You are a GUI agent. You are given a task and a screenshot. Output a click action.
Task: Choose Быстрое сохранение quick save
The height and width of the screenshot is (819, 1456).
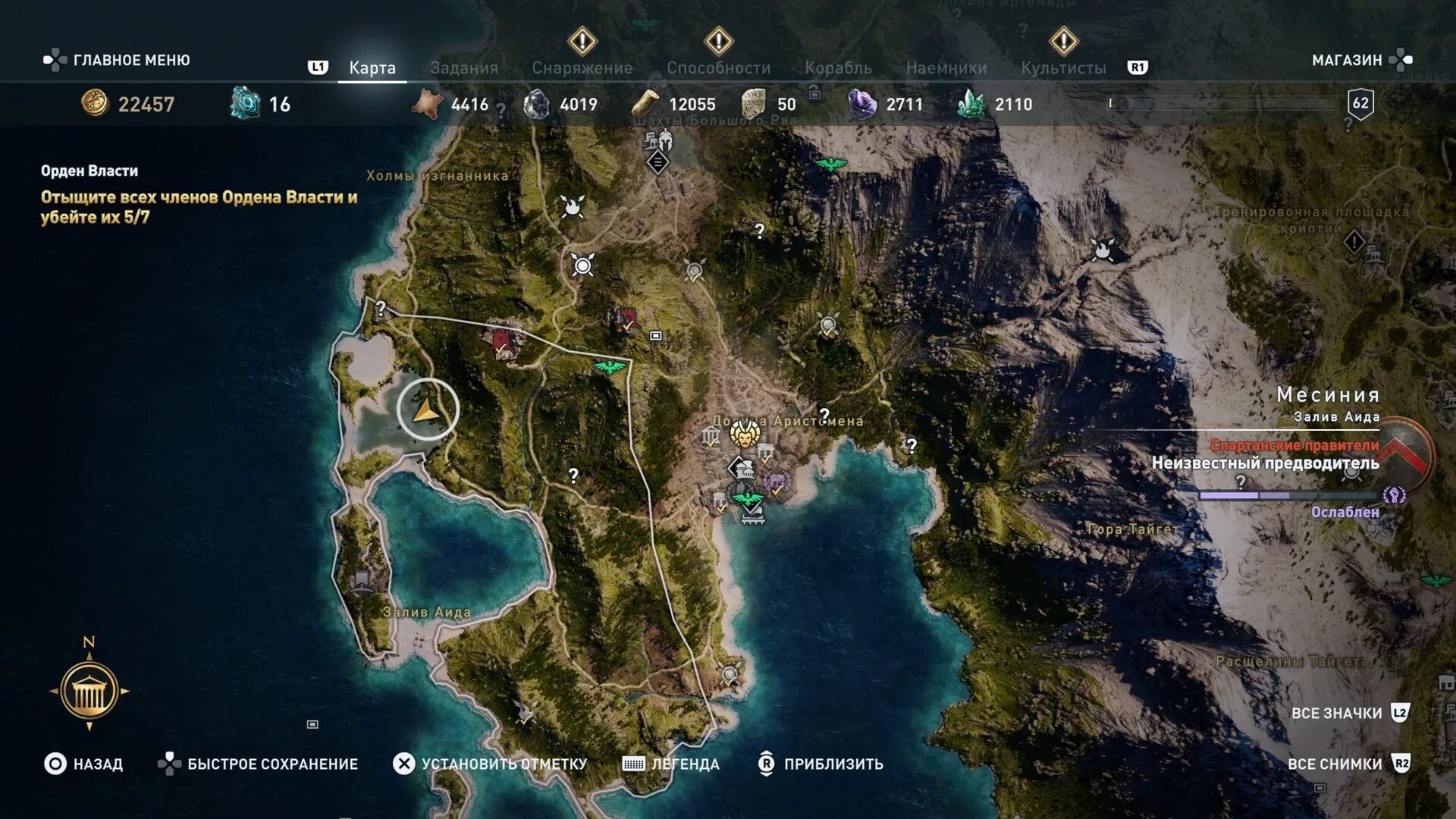coord(258,764)
